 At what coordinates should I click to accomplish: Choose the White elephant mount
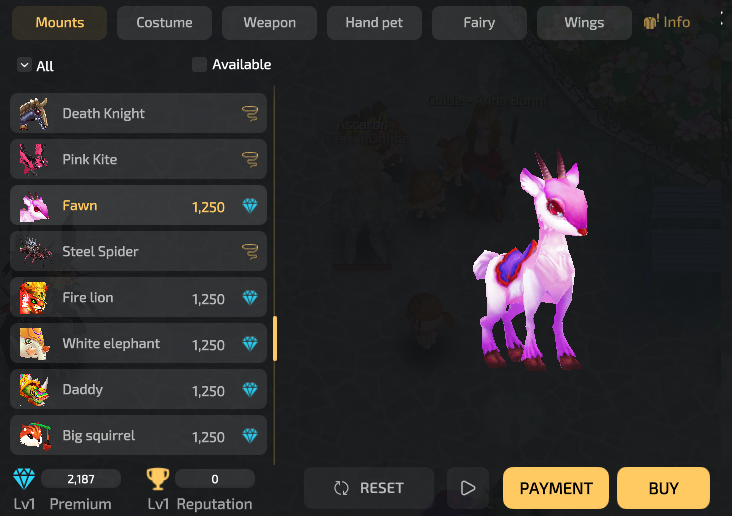click(138, 343)
